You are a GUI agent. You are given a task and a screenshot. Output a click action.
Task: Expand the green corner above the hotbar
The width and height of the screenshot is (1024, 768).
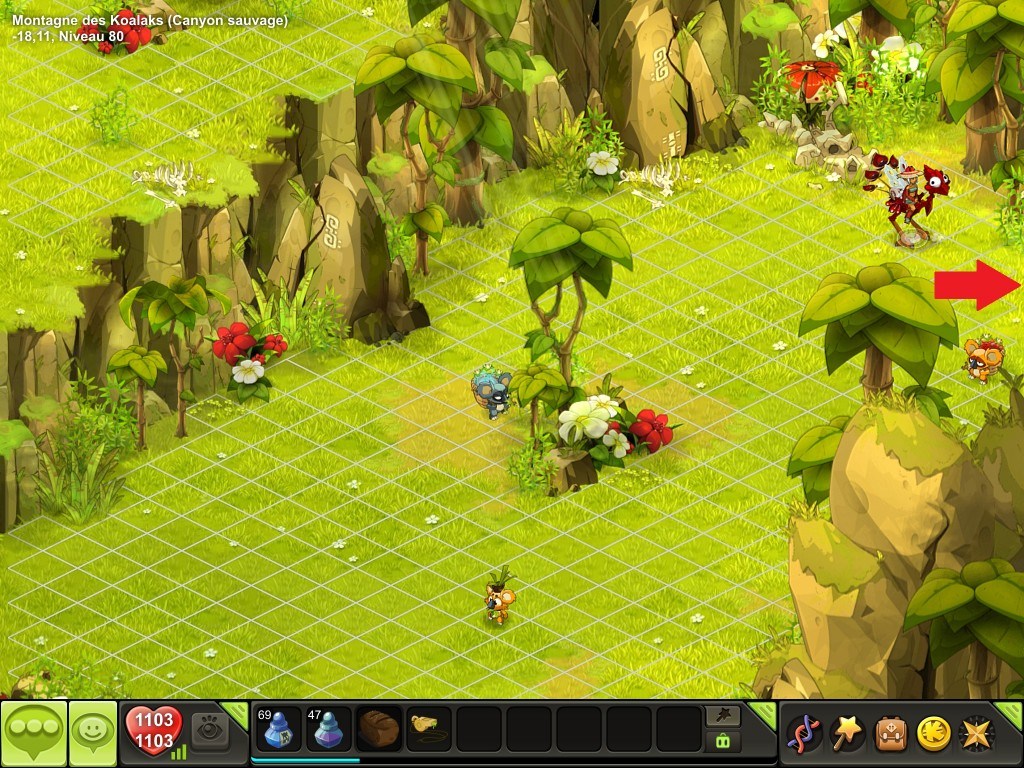pyautogui.click(x=764, y=711)
